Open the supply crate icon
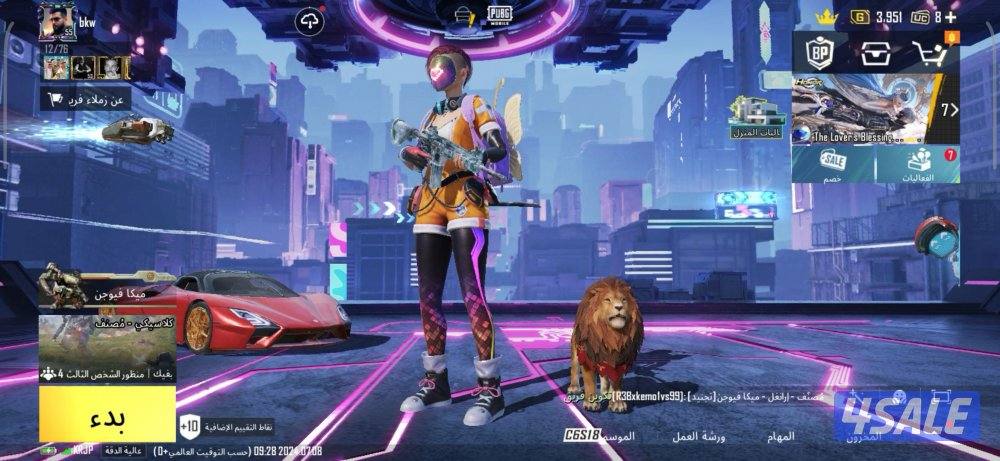The image size is (1000, 461). tap(875, 54)
